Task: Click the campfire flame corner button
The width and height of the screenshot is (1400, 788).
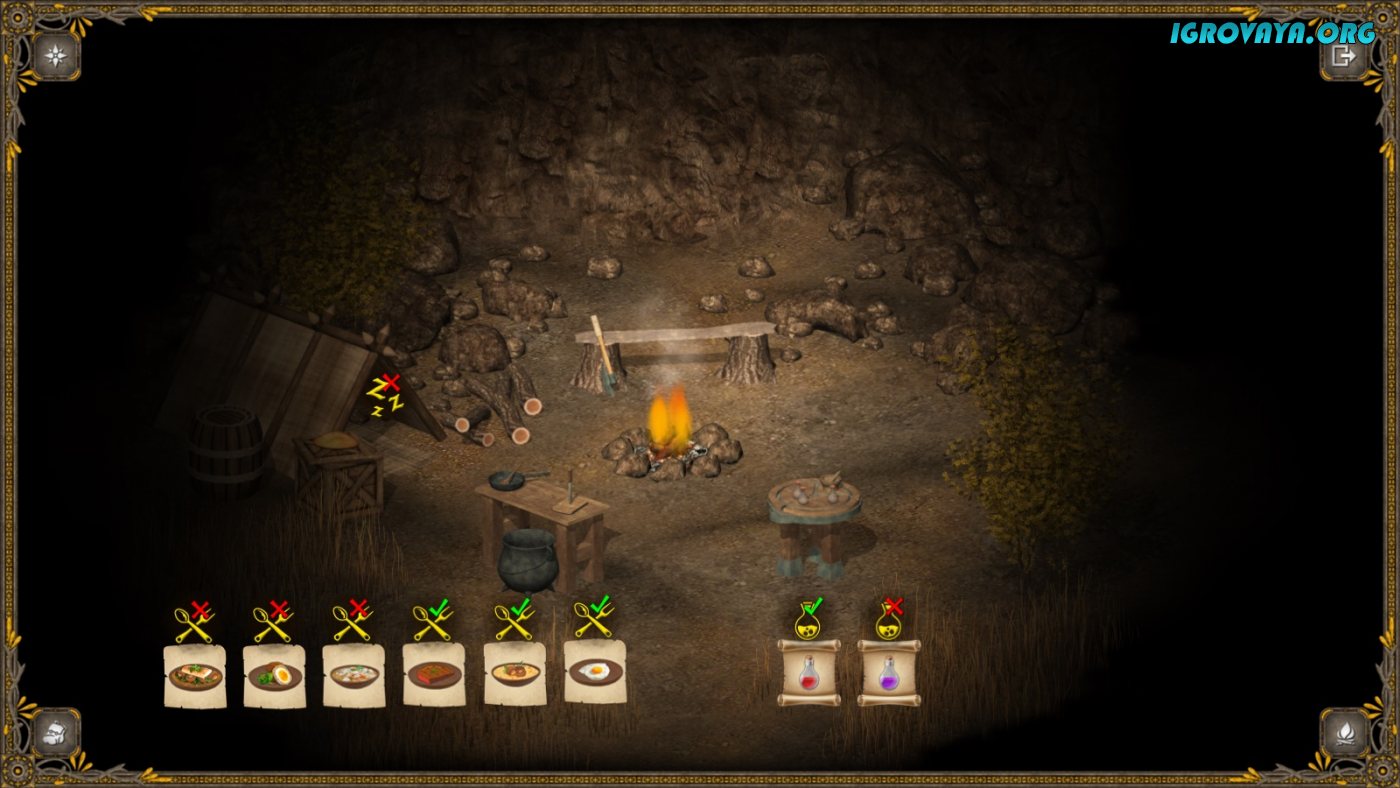Action: (1343, 731)
